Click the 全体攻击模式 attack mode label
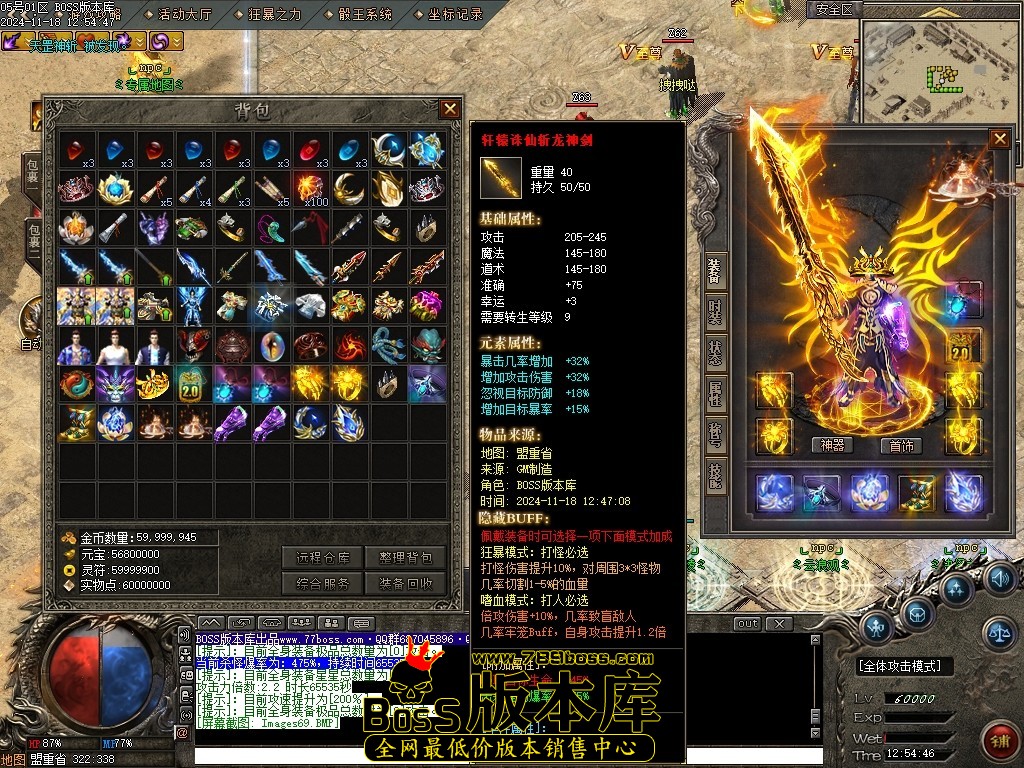The image size is (1024, 768). tap(905, 666)
